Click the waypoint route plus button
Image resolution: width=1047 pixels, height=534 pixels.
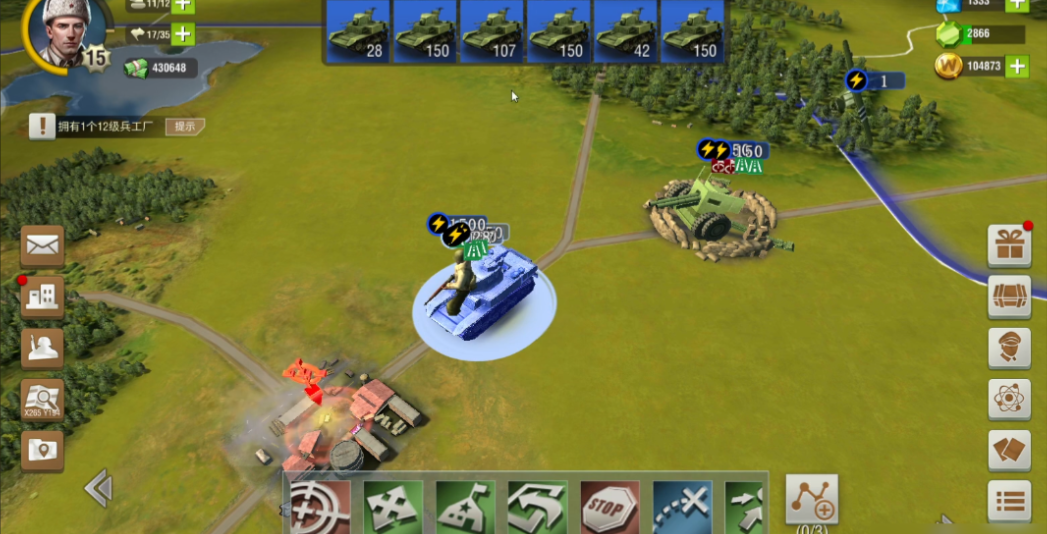coord(811,497)
